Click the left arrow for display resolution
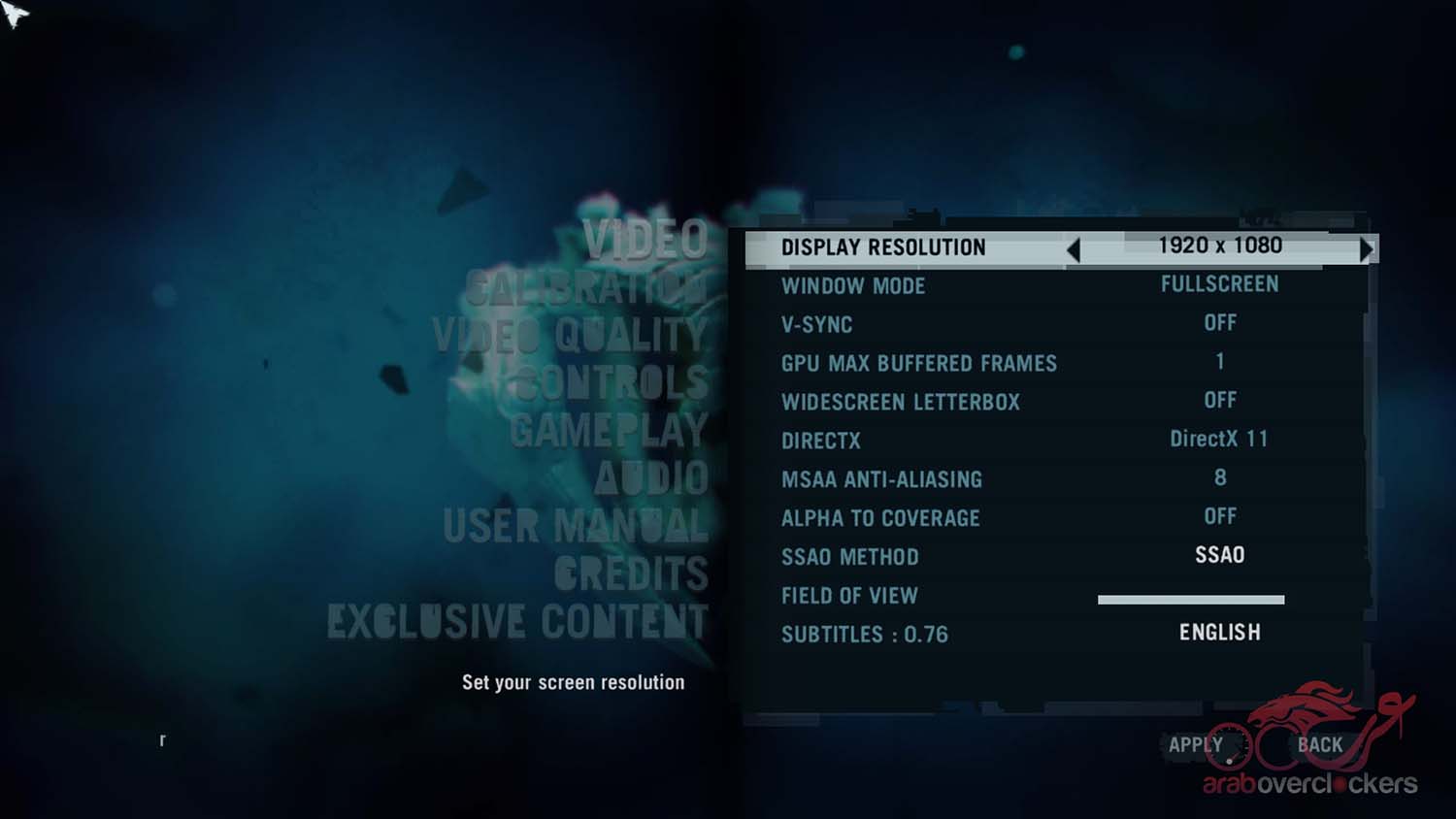The width and height of the screenshot is (1456, 819). pos(1074,249)
